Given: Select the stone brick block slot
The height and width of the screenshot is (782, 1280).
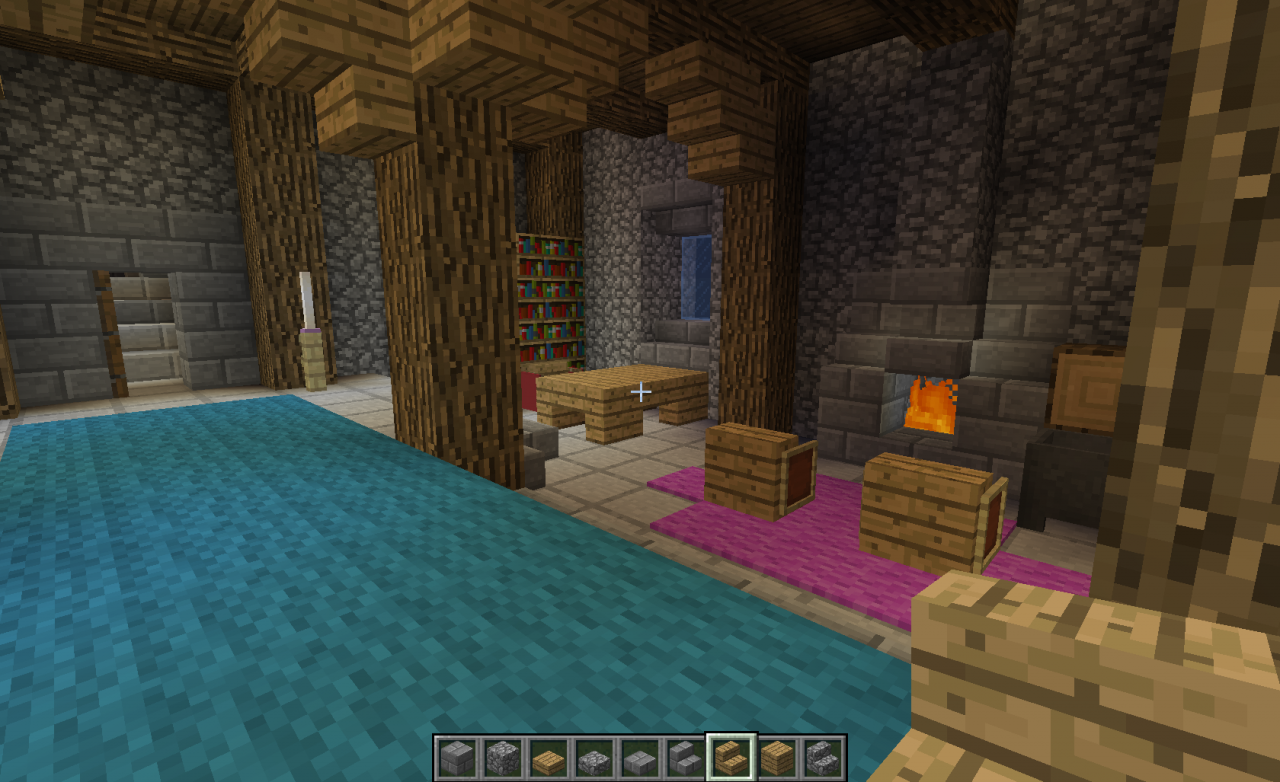Looking at the screenshot, I should [456, 758].
